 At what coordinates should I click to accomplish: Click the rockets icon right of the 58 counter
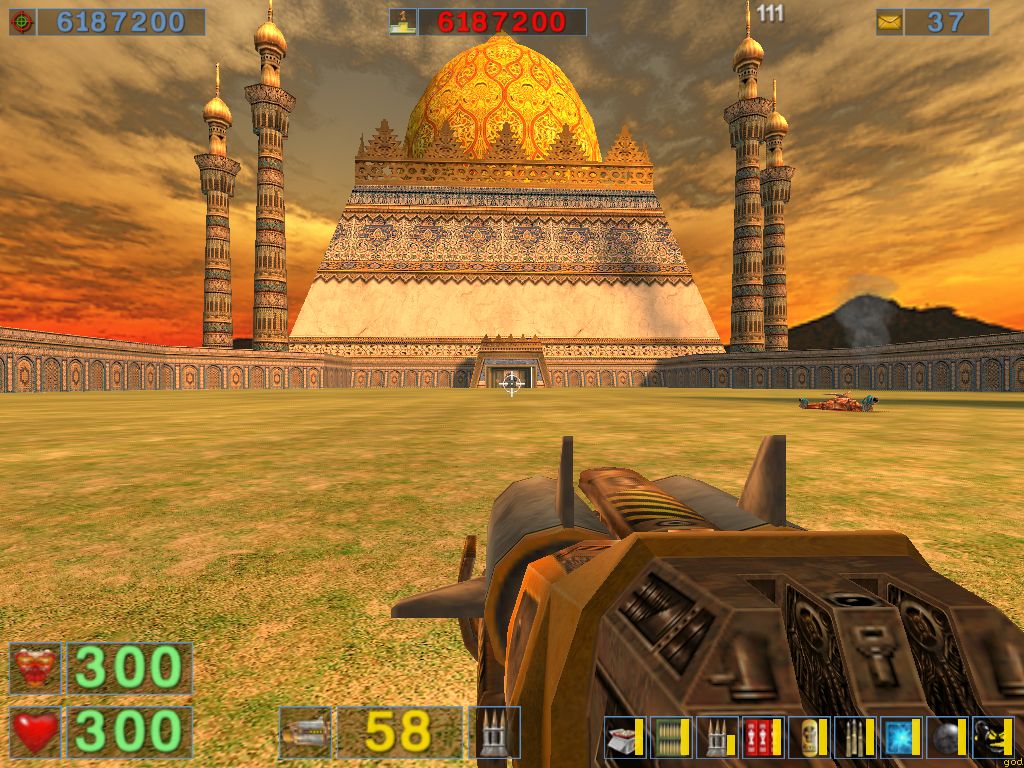(495, 732)
